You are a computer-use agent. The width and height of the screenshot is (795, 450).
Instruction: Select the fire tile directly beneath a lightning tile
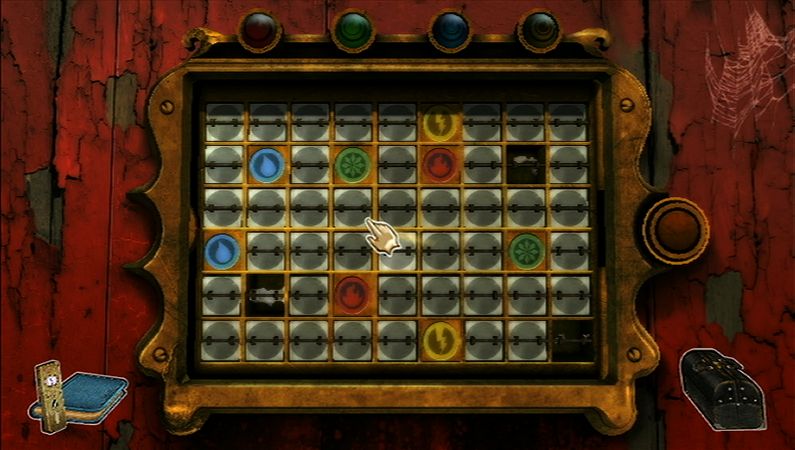point(438,165)
